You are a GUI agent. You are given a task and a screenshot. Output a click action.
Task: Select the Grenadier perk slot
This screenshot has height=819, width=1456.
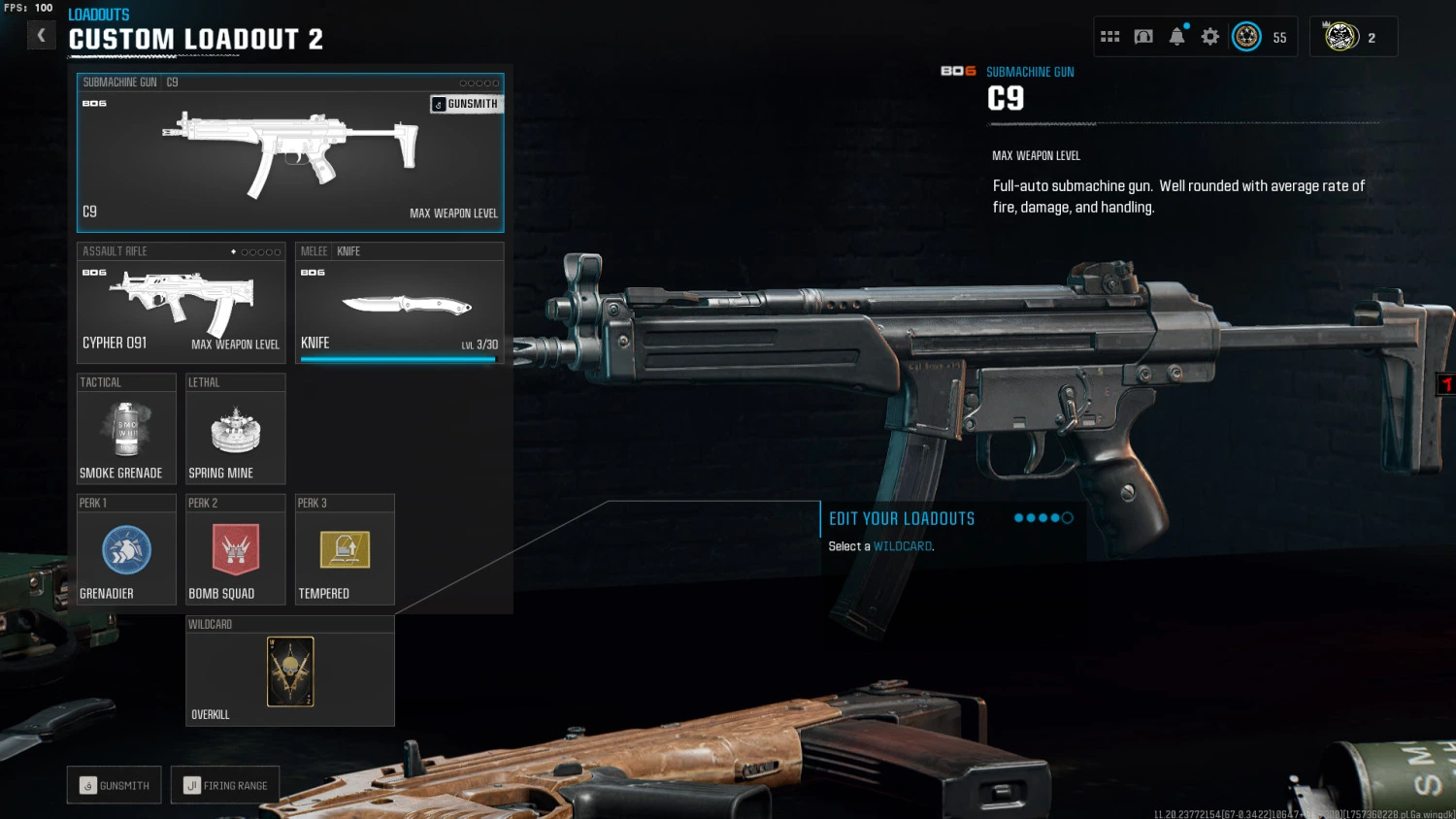click(x=126, y=550)
